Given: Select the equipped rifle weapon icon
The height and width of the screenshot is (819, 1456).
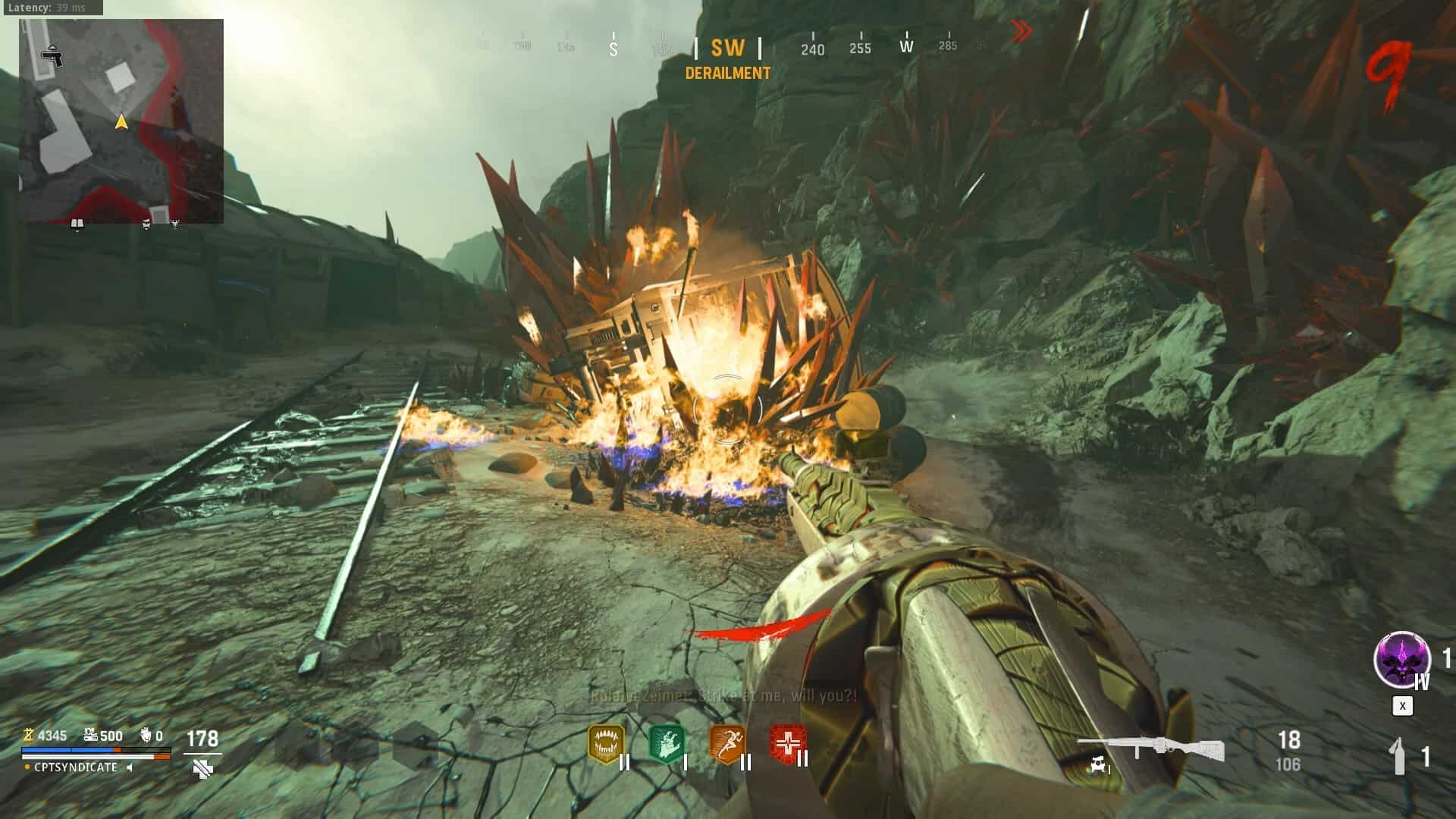Looking at the screenshot, I should tap(1150, 748).
